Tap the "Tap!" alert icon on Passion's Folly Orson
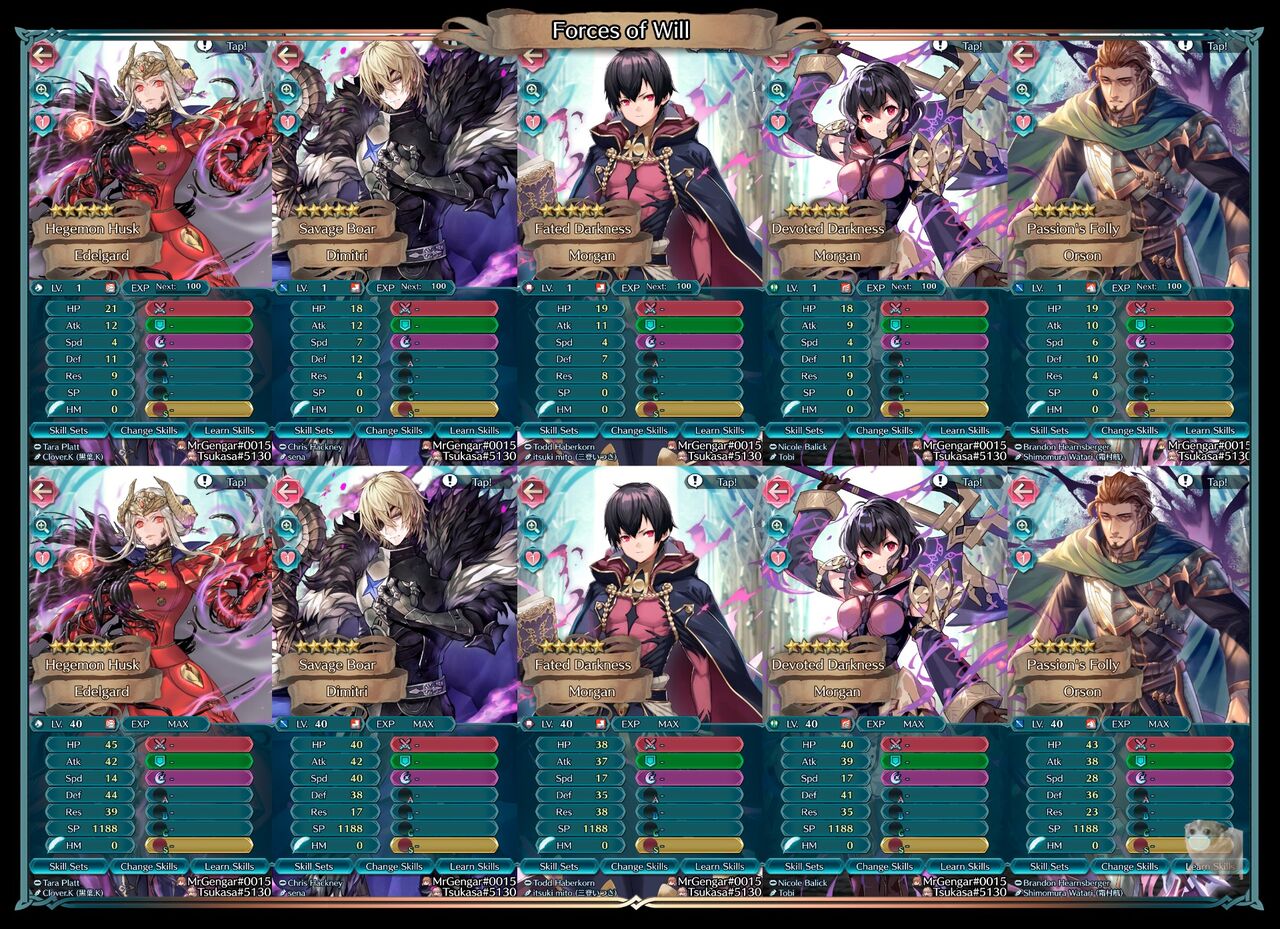The width and height of the screenshot is (1280, 929). click(1186, 46)
